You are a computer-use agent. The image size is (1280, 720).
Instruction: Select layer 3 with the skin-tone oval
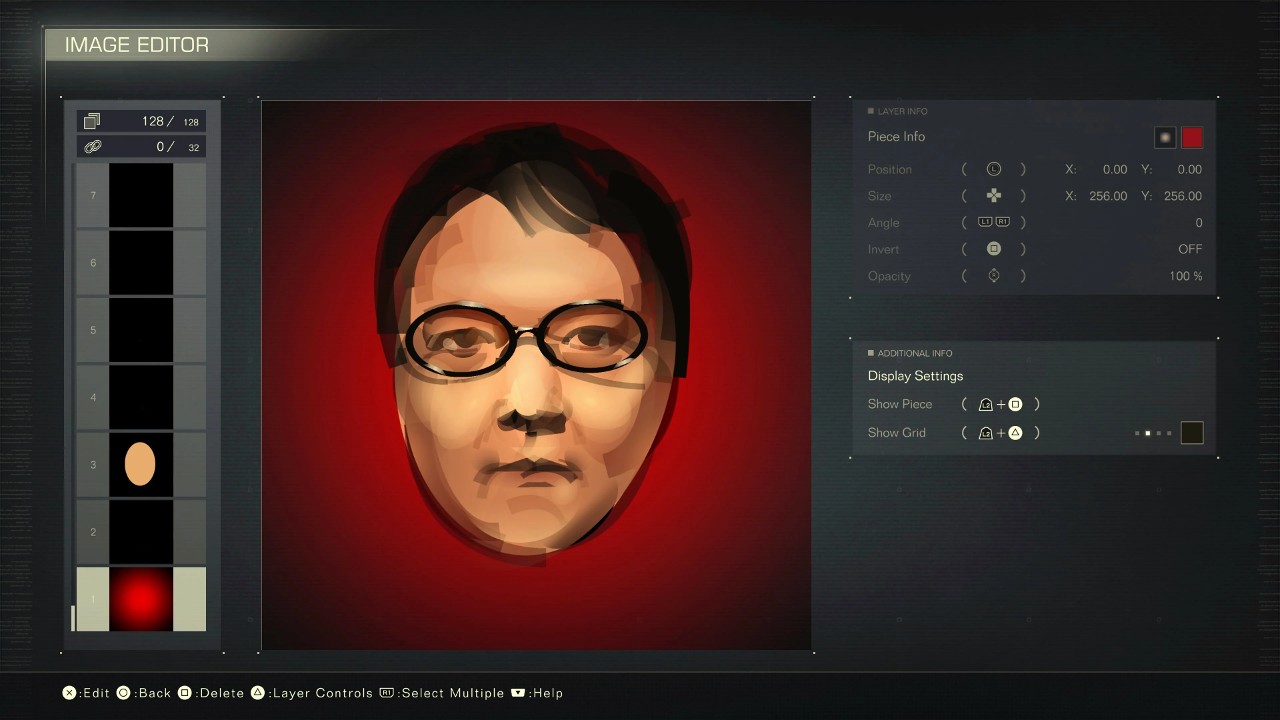tap(139, 464)
